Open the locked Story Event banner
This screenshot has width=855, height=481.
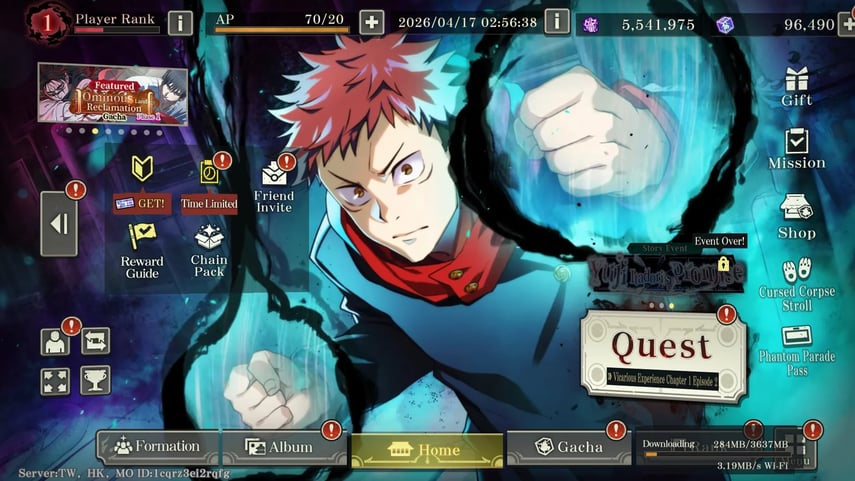(x=680, y=270)
